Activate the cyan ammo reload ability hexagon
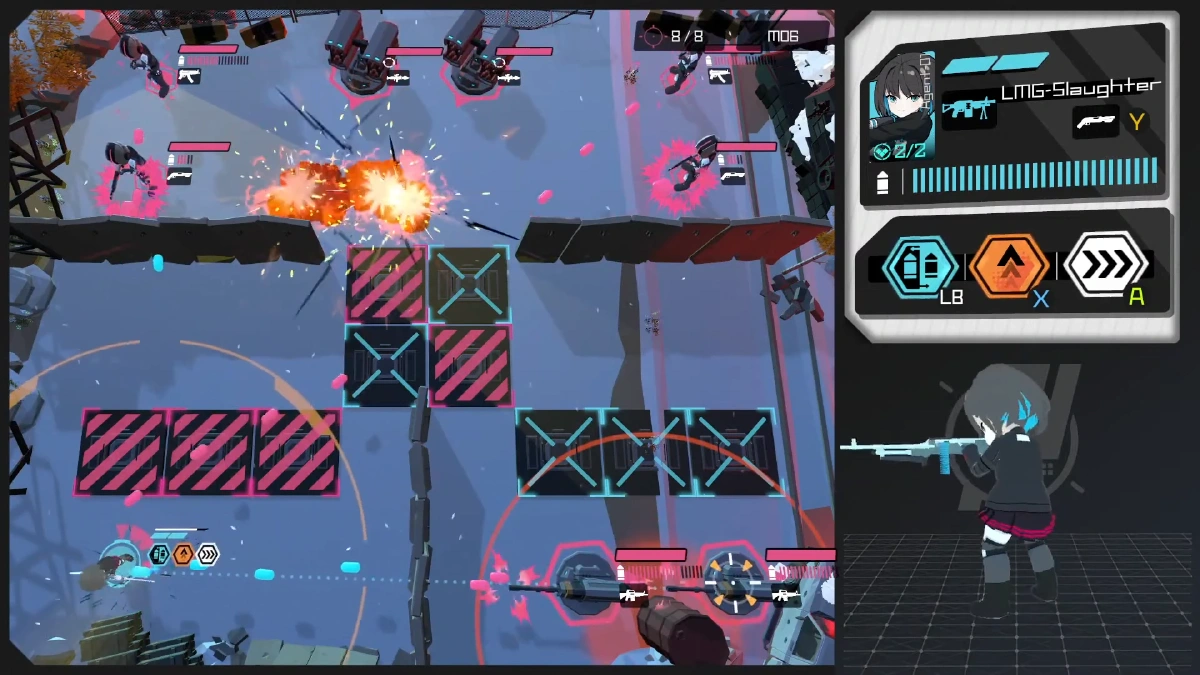Image resolution: width=1200 pixels, height=675 pixels. tap(919, 265)
